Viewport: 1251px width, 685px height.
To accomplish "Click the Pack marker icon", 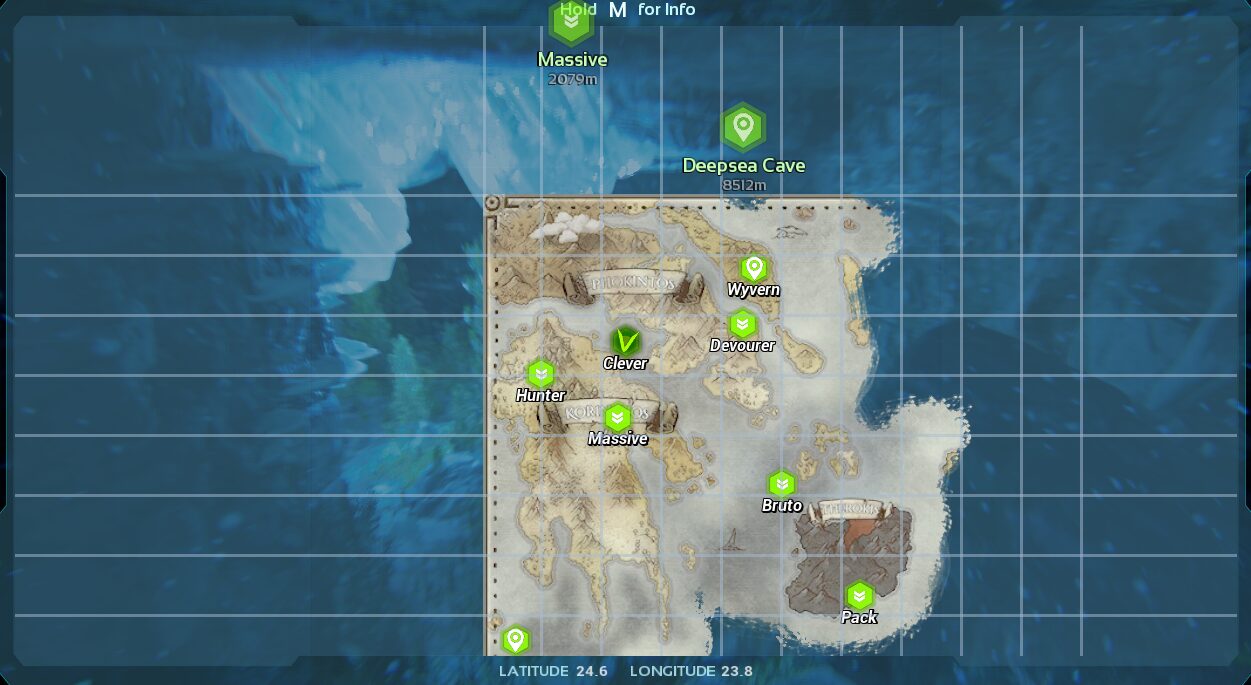I will [x=859, y=596].
